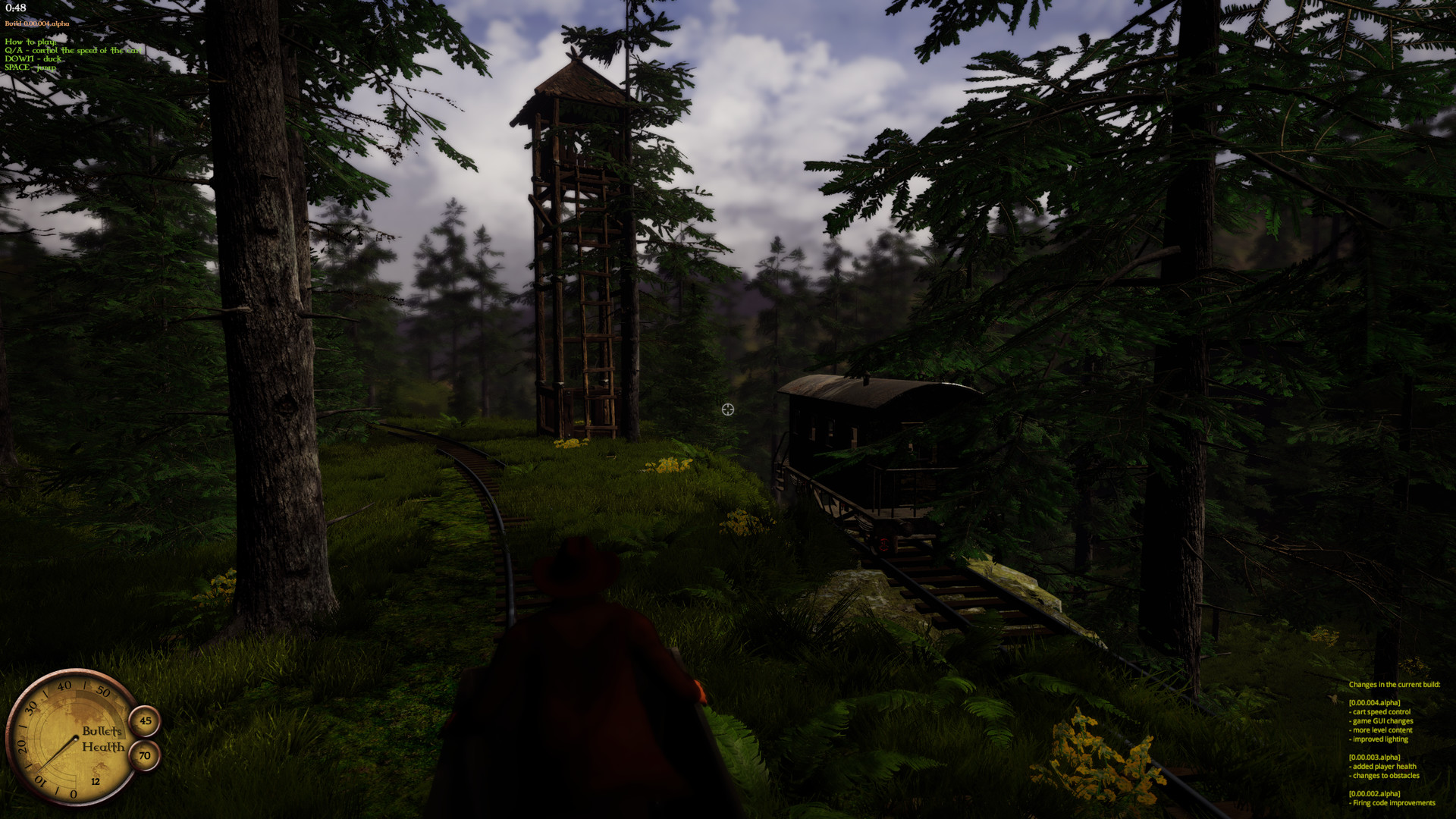
Task: Select the Bullets counter showing 45
Action: click(146, 720)
